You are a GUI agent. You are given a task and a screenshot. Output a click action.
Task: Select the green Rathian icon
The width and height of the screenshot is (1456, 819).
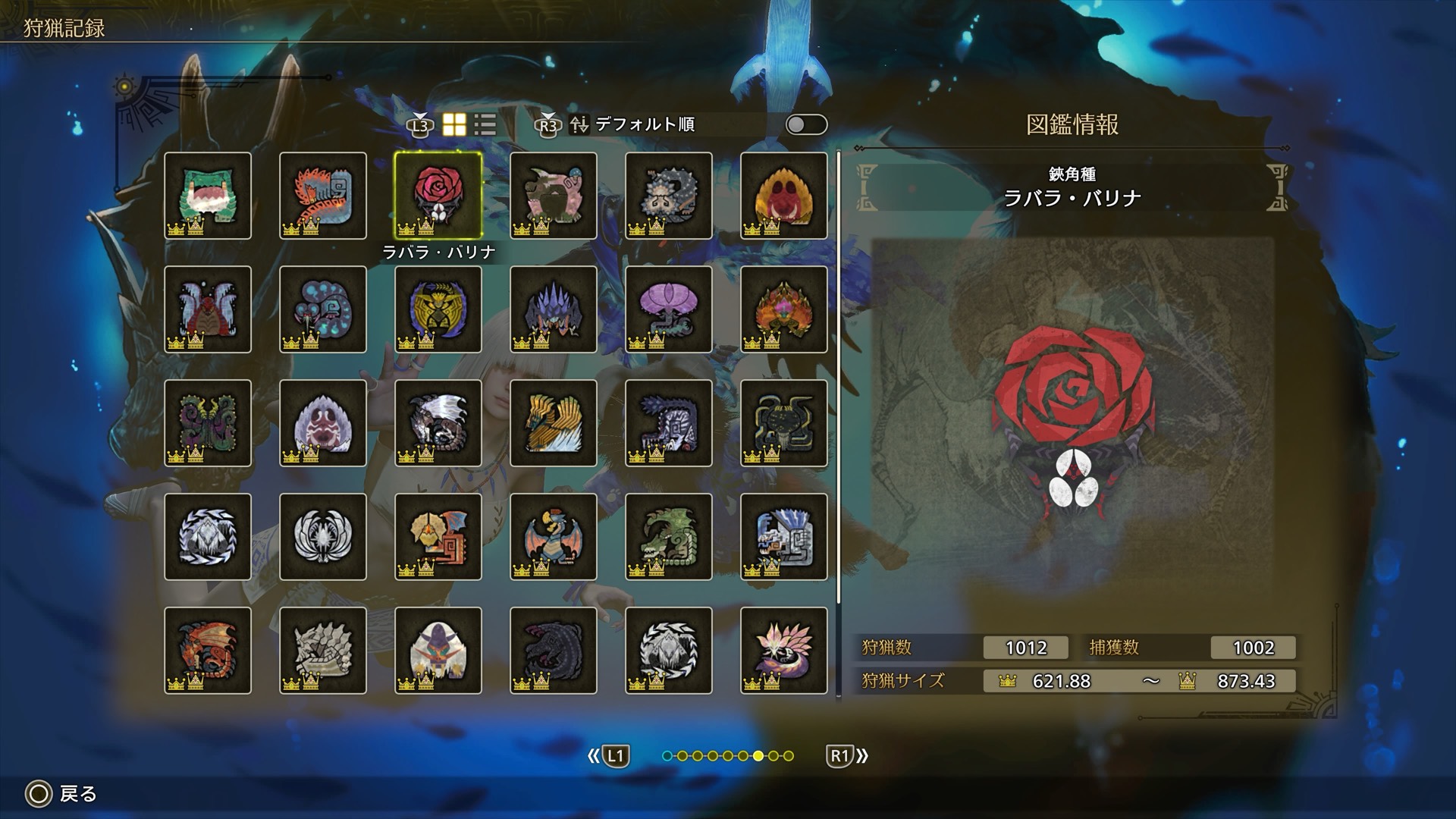(x=668, y=536)
